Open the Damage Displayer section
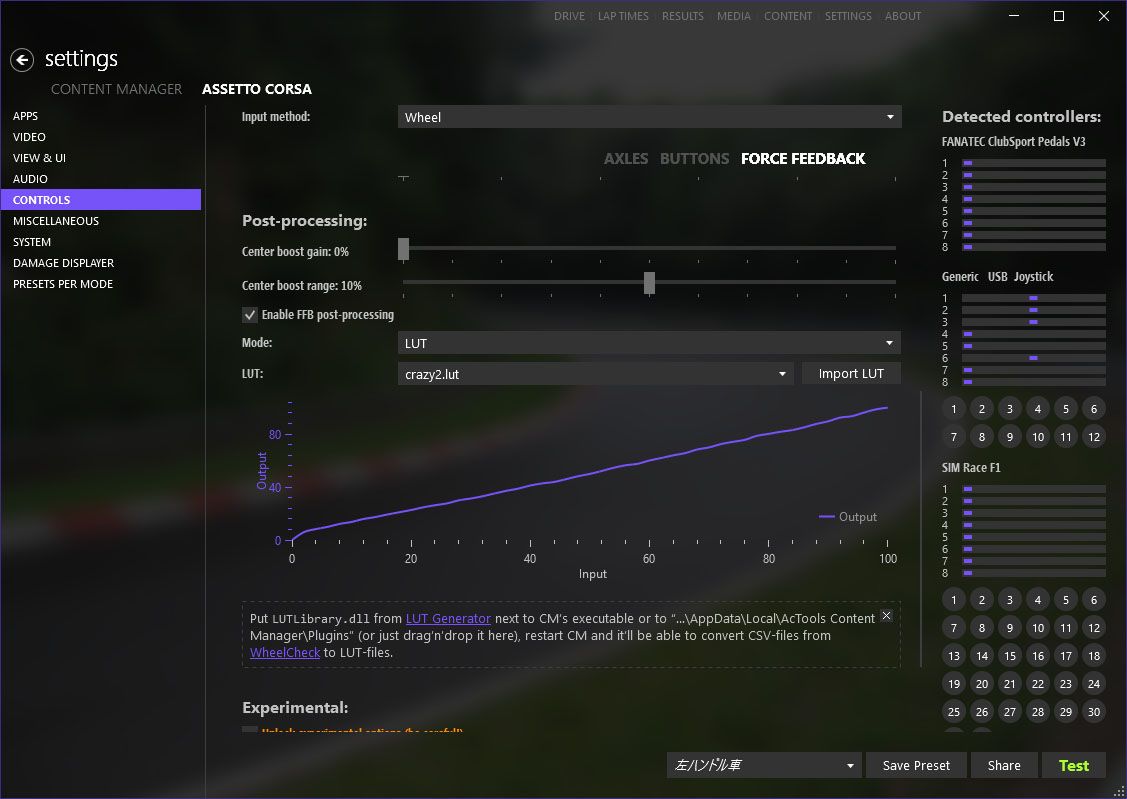This screenshot has height=799, width=1127. 63,263
